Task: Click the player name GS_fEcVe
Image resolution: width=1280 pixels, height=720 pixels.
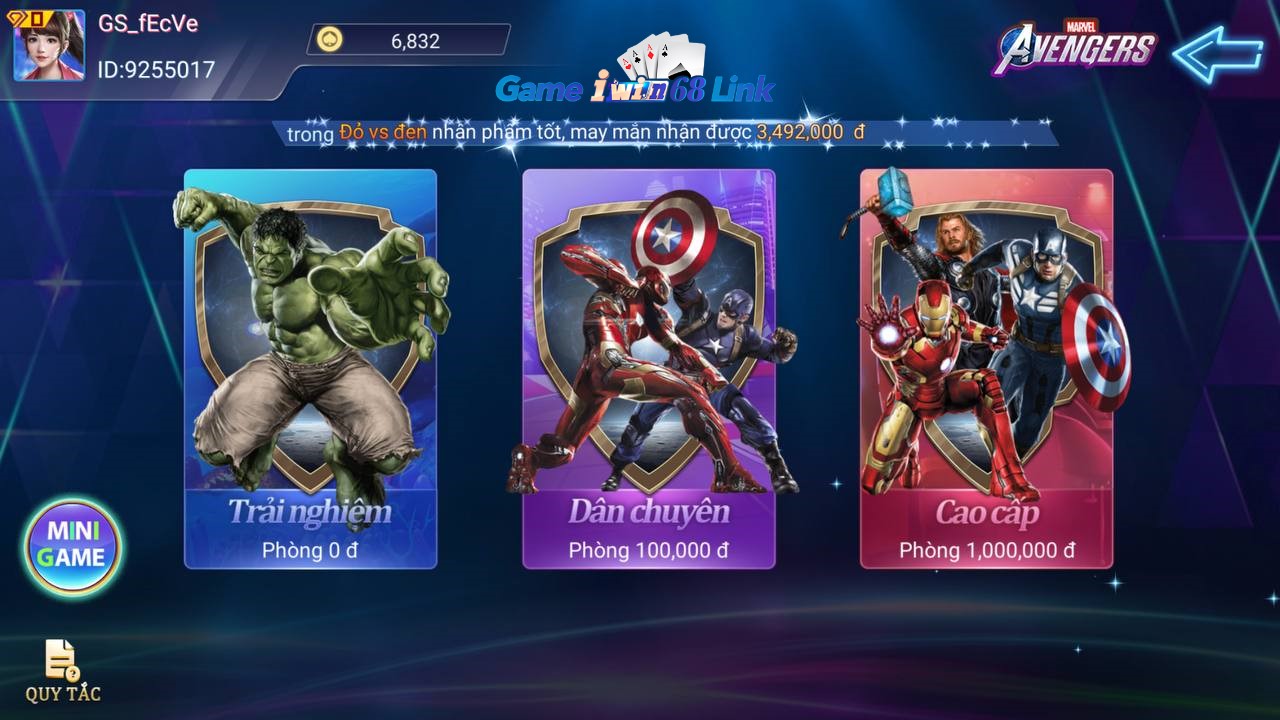Action: click(148, 25)
